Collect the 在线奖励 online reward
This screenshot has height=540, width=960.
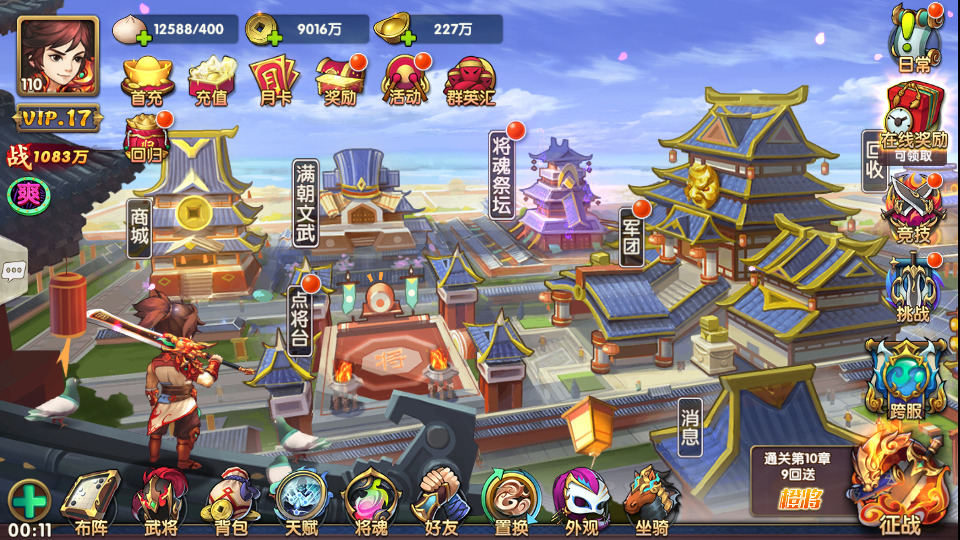[x=913, y=120]
